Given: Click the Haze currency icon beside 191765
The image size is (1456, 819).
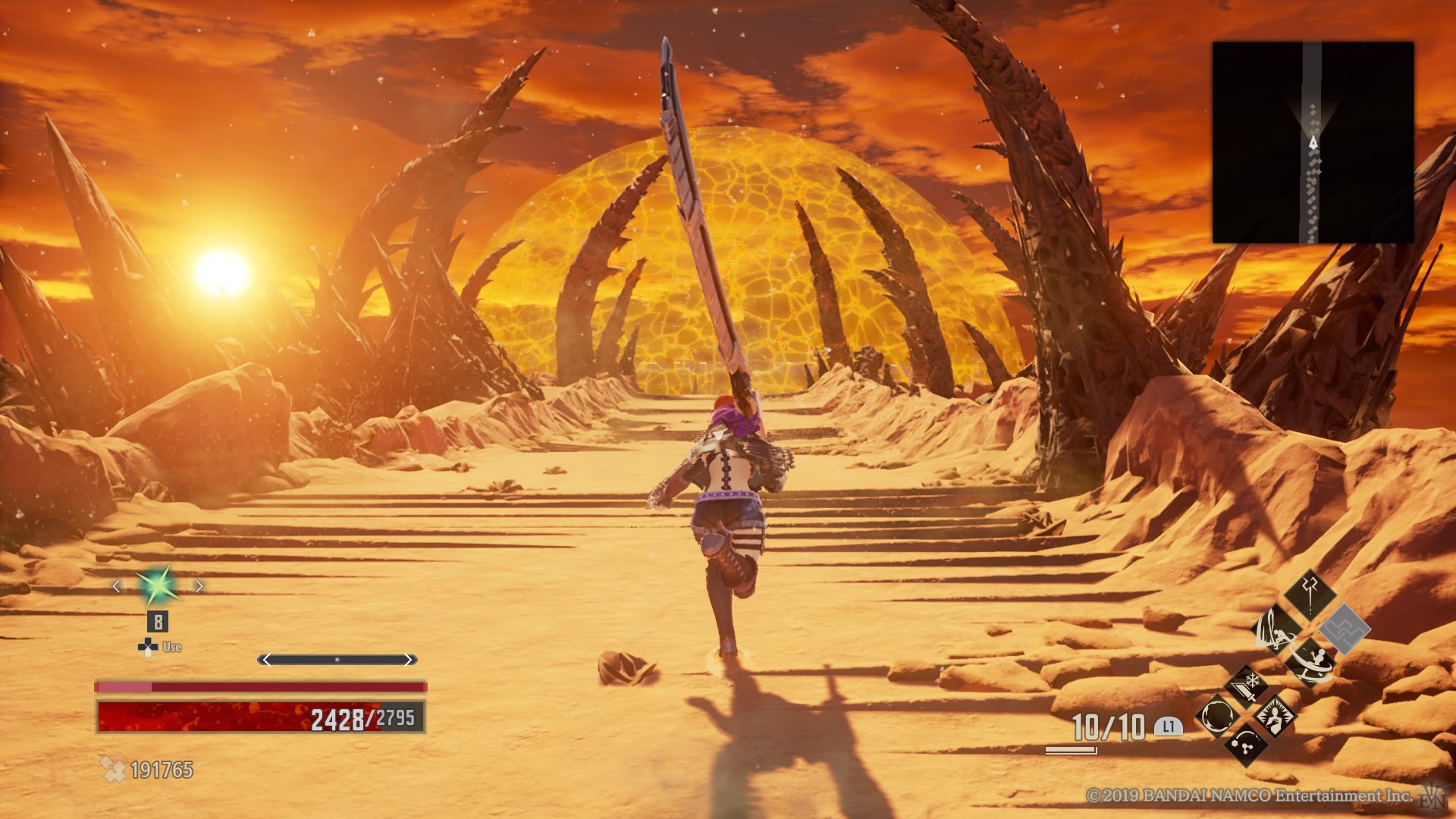Looking at the screenshot, I should (113, 770).
